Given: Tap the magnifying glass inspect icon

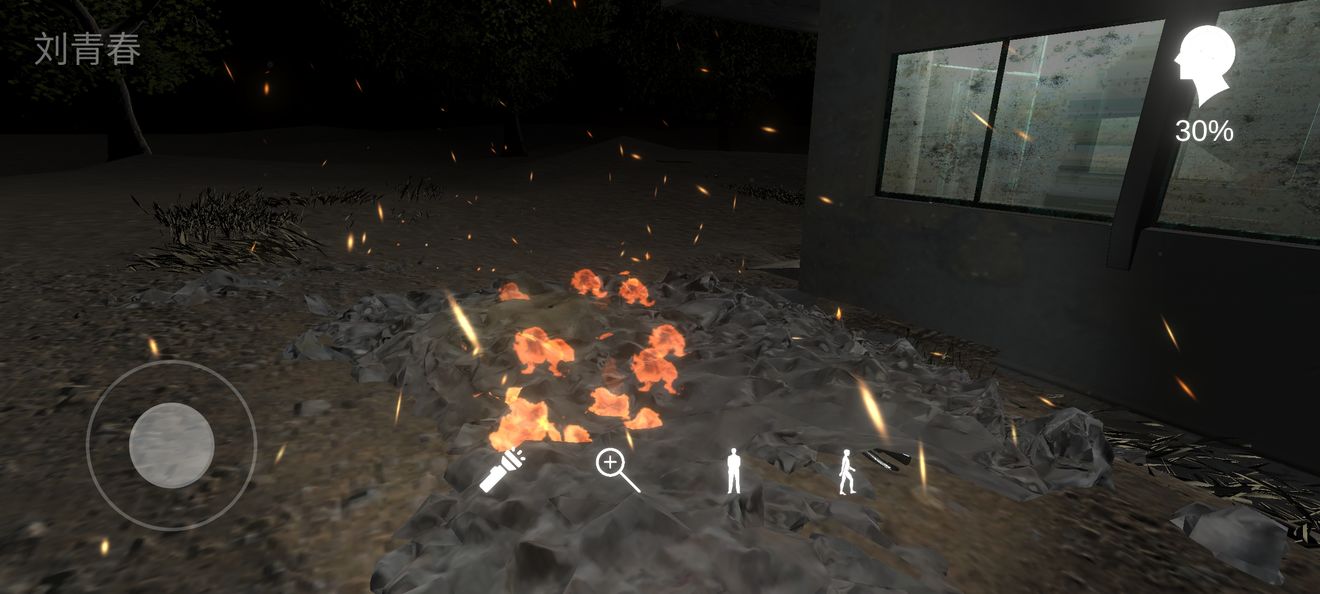Looking at the screenshot, I should click(616, 469).
